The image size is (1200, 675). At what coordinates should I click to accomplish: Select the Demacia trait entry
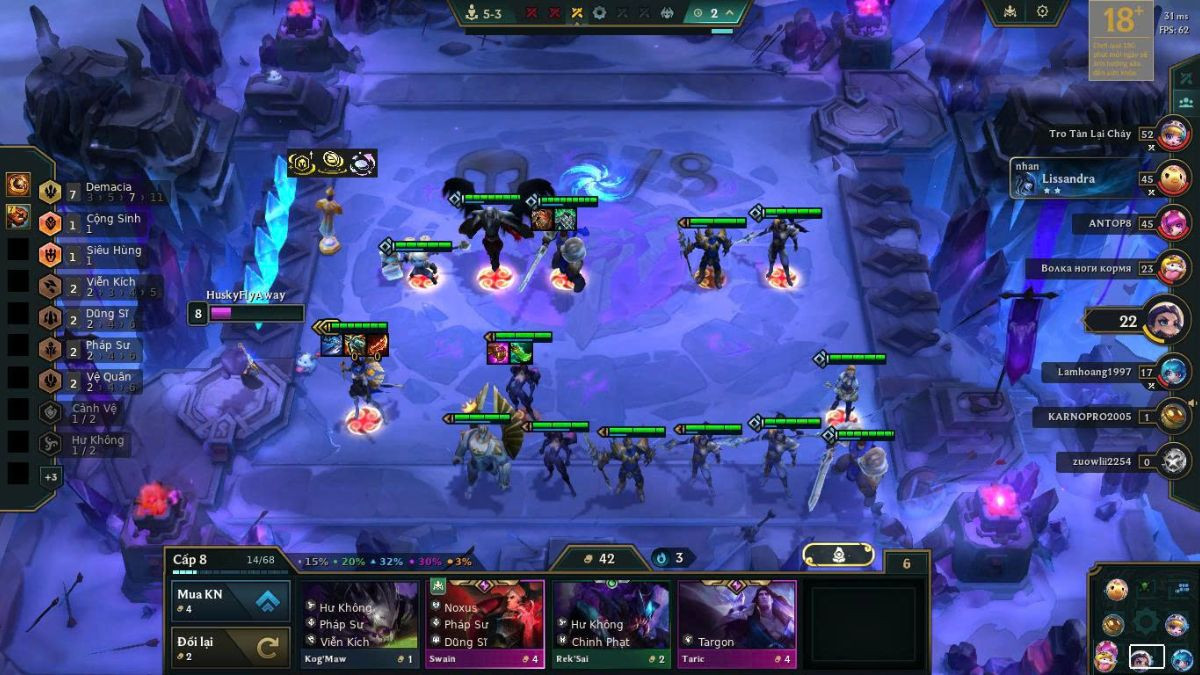100,191
